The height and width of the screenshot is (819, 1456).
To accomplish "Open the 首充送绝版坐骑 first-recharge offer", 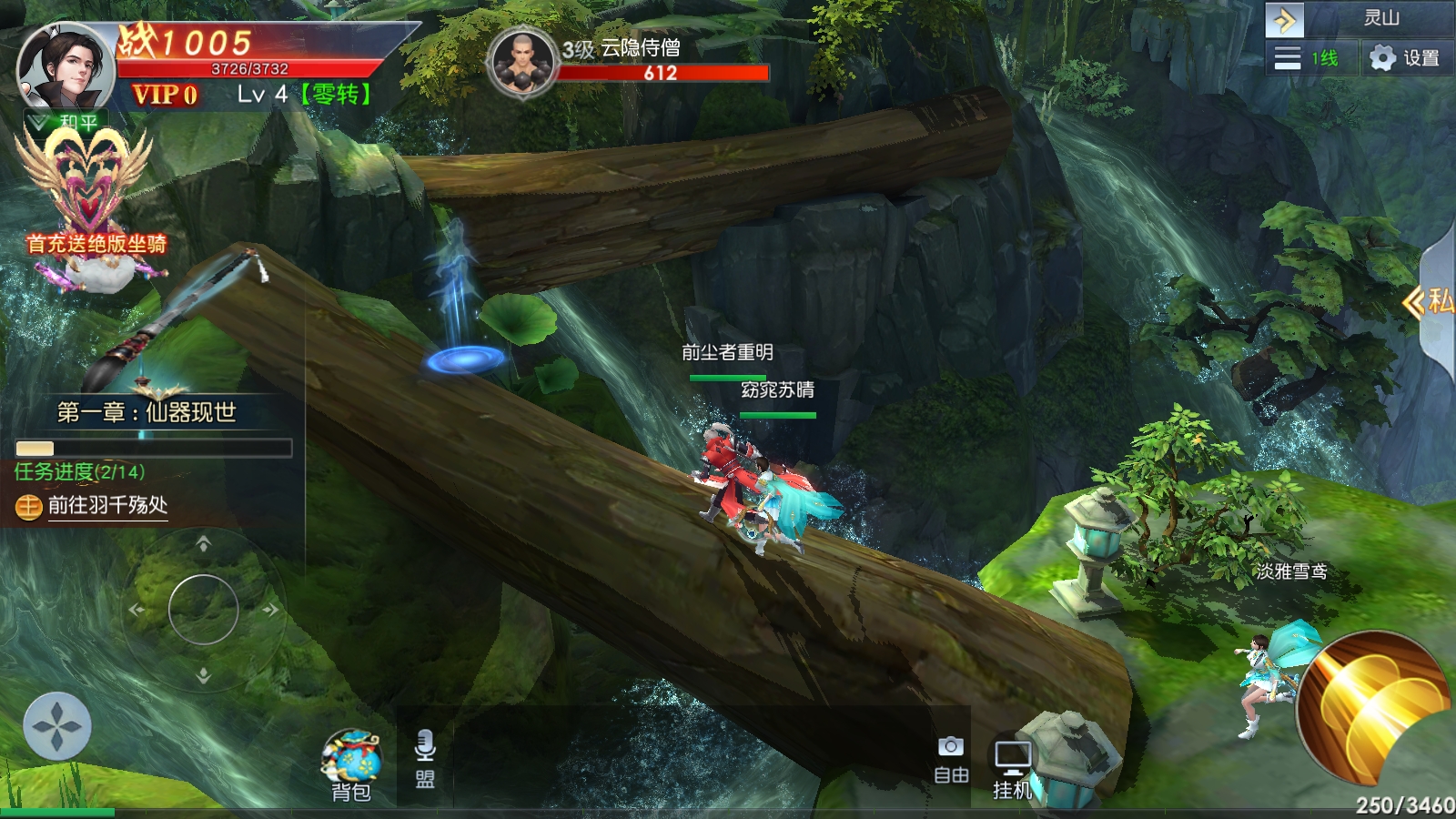I will 89,209.
